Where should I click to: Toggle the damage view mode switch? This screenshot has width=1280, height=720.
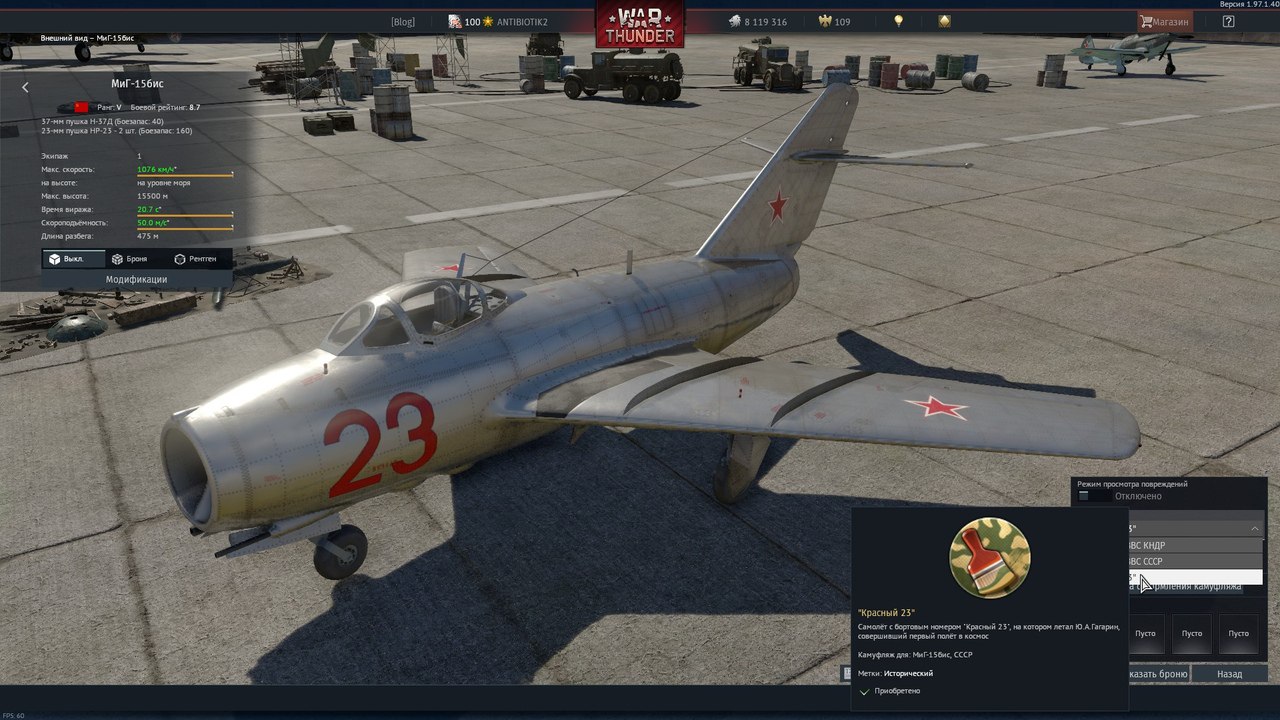point(1092,496)
